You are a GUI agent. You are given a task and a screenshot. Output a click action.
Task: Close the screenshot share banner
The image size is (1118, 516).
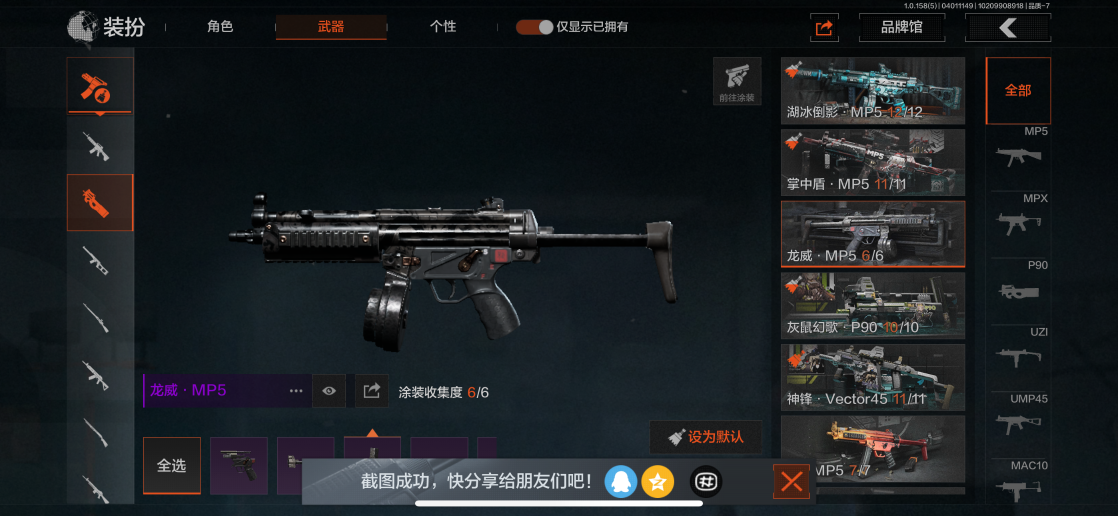tap(791, 483)
